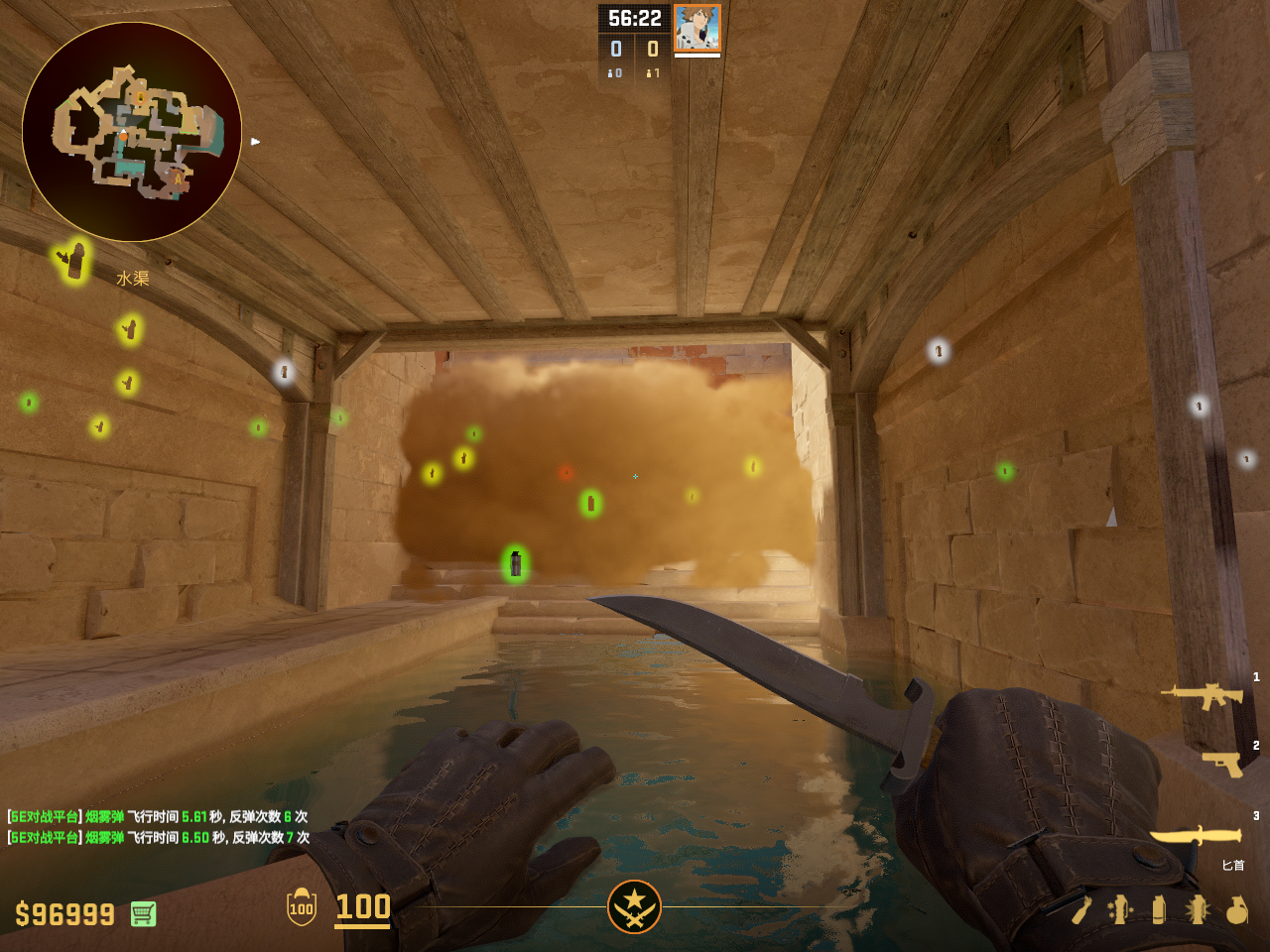Switch to the pistol in slot 2
The width and height of the screenshot is (1270, 952).
pos(1222,764)
